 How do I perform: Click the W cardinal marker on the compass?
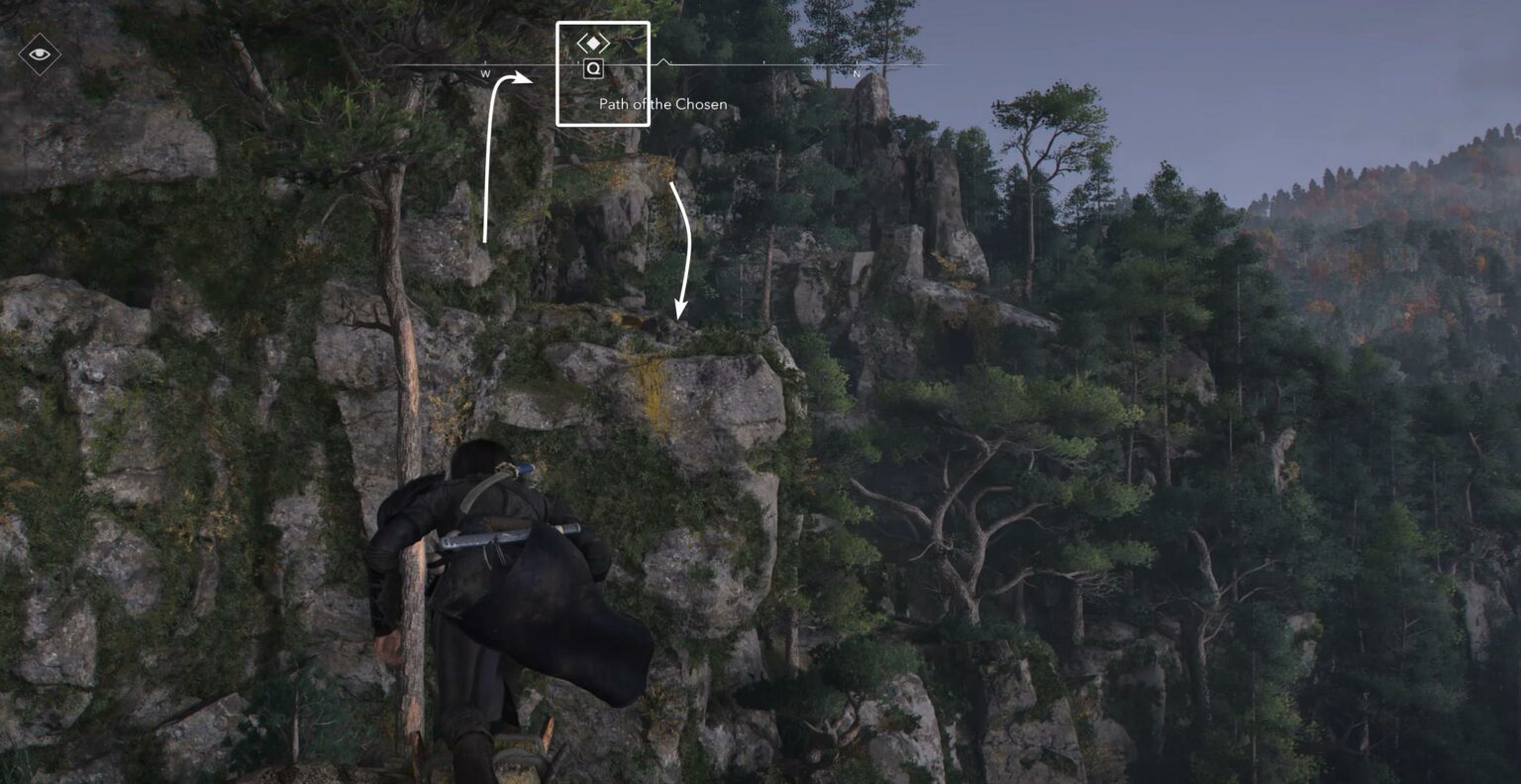coord(484,73)
